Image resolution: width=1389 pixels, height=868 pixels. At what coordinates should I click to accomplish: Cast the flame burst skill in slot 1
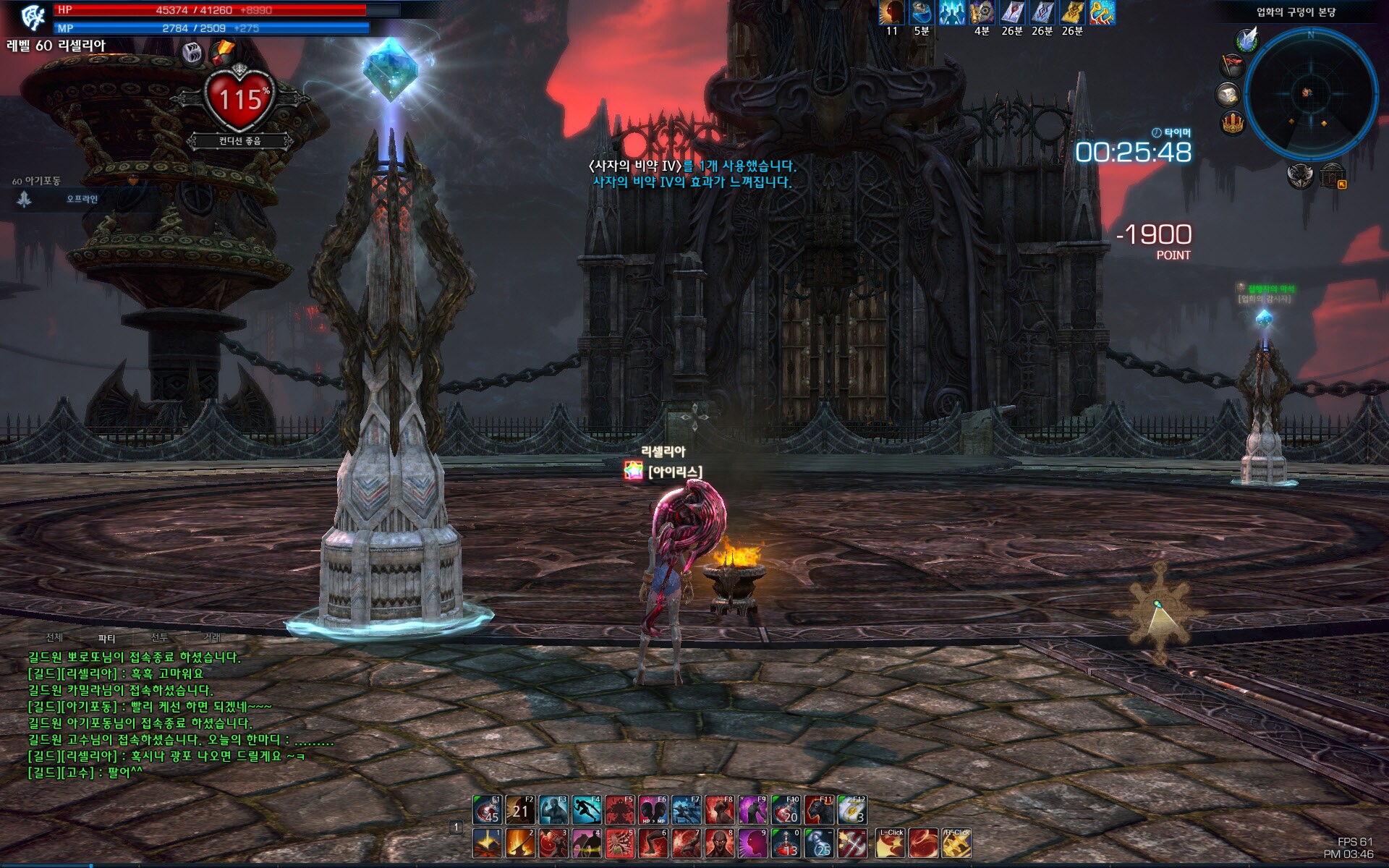coord(487,843)
